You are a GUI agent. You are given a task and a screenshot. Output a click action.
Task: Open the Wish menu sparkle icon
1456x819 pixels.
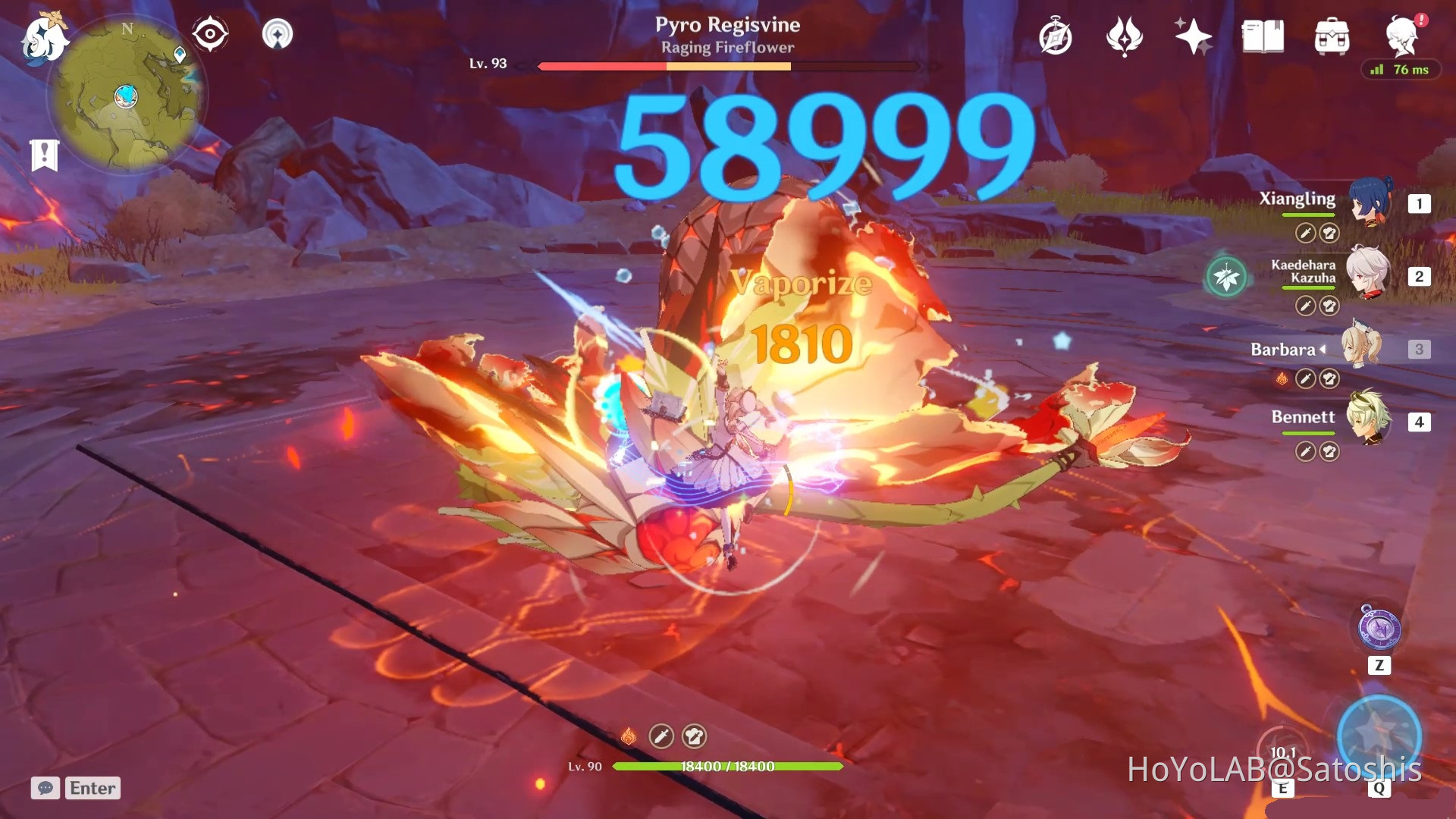[1192, 34]
